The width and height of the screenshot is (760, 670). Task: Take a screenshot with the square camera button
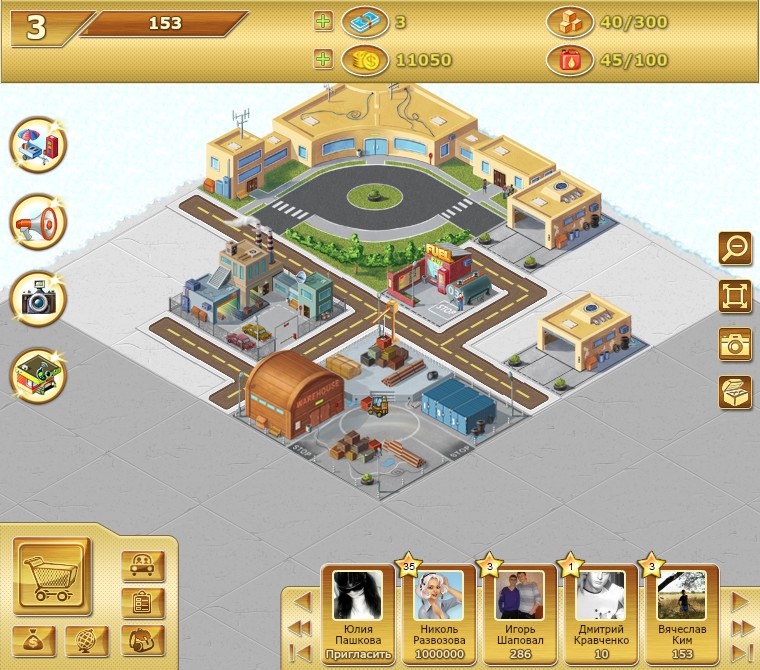735,344
